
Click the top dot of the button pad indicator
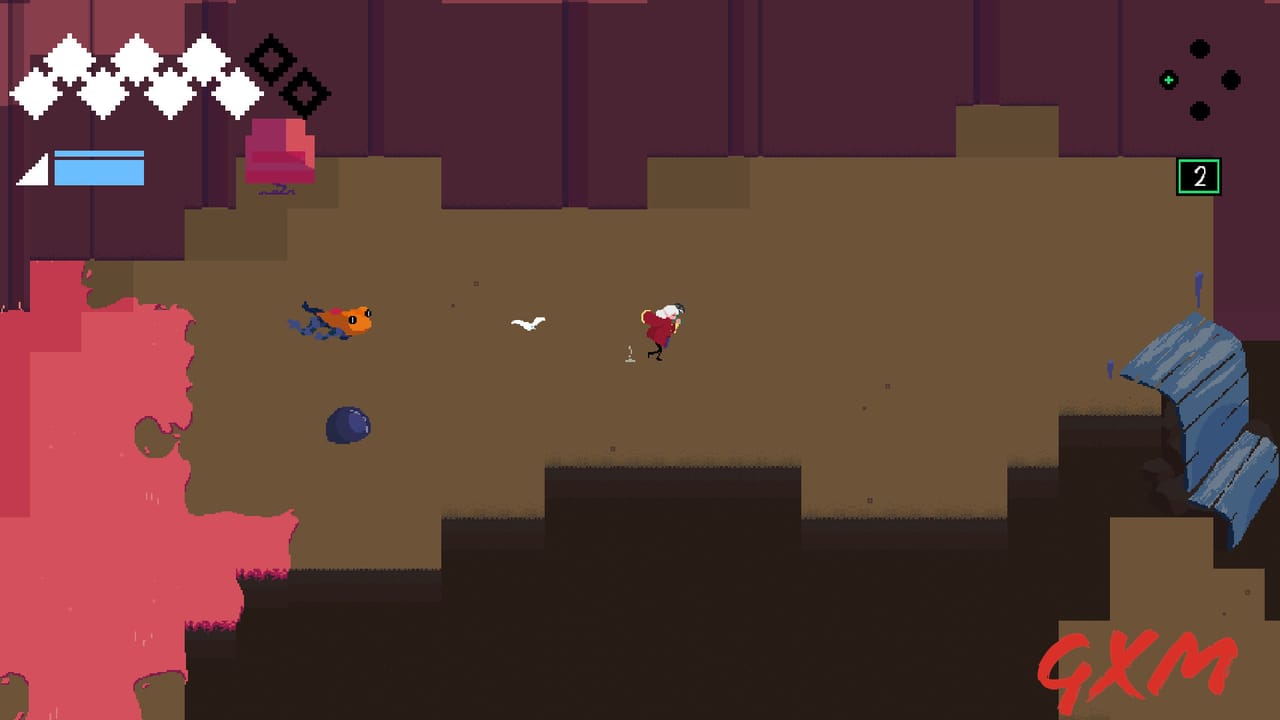pyautogui.click(x=1199, y=48)
